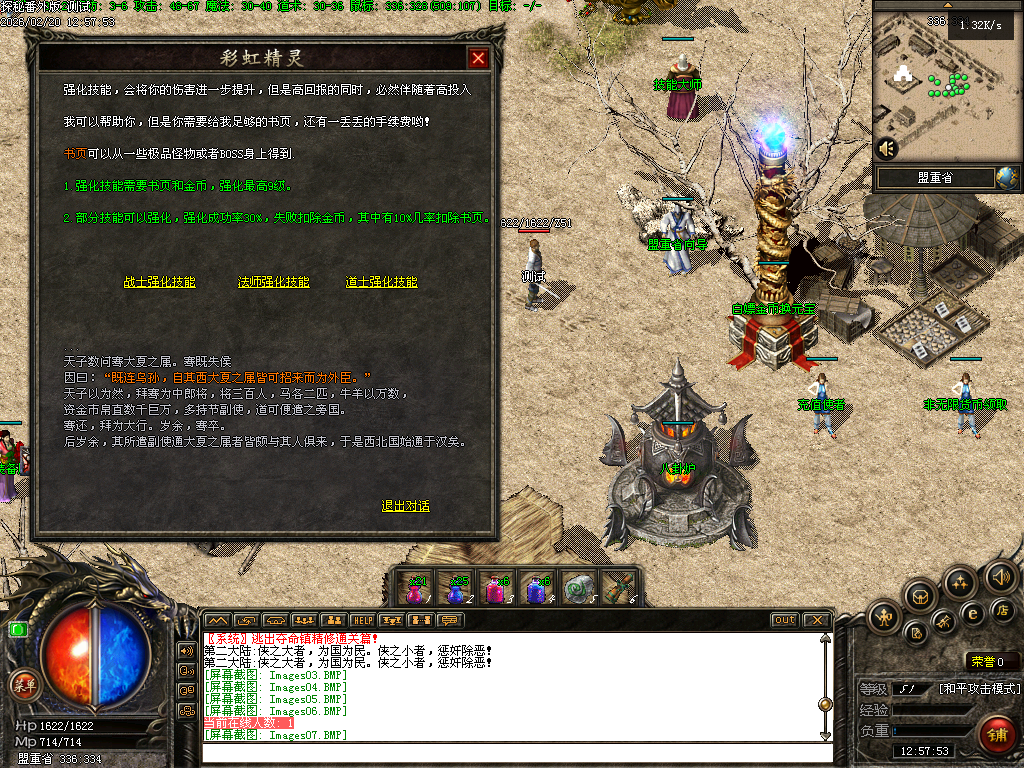Click the globe icon beside 盟重省

click(1006, 177)
